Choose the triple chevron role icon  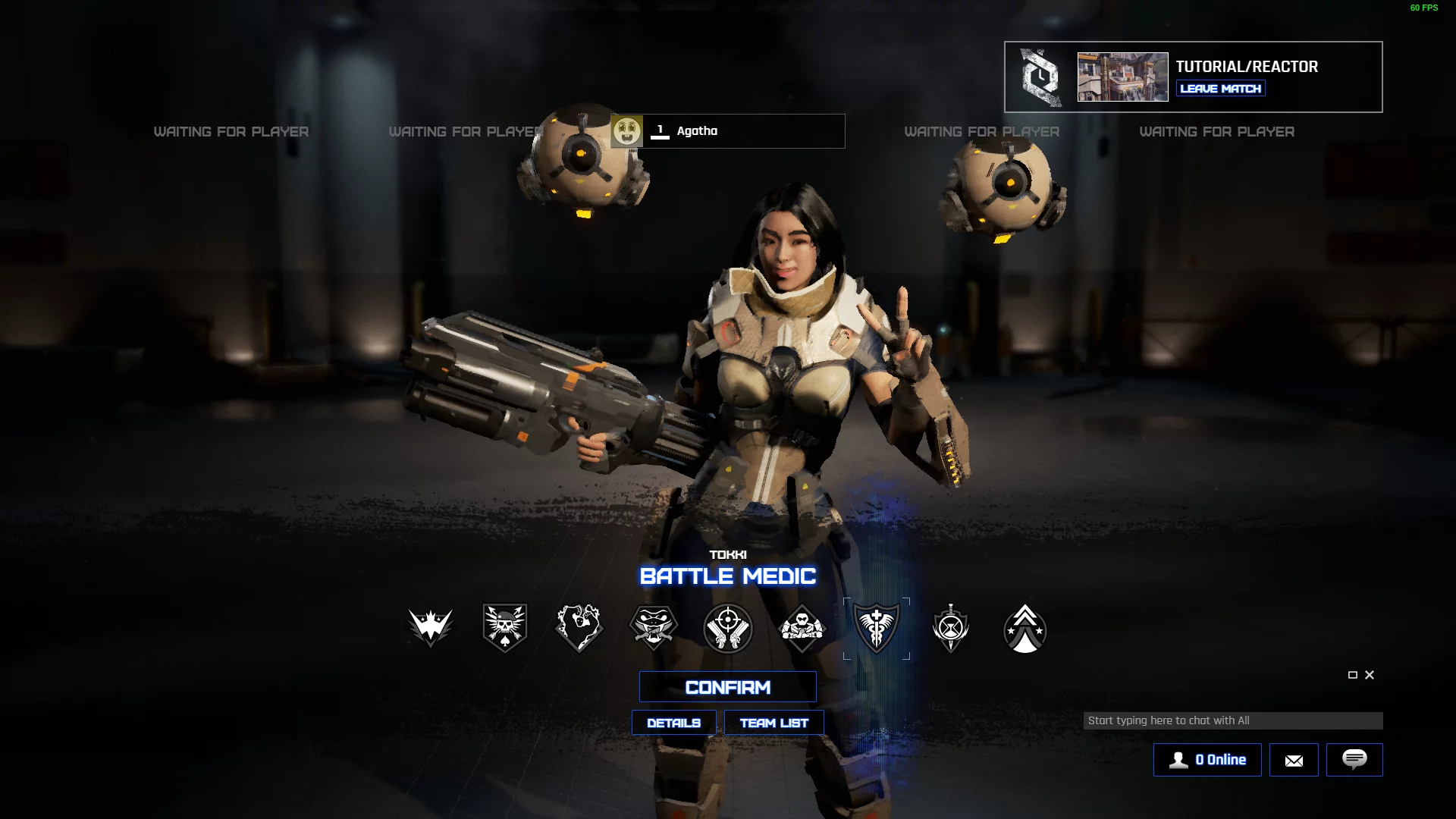click(x=1025, y=628)
